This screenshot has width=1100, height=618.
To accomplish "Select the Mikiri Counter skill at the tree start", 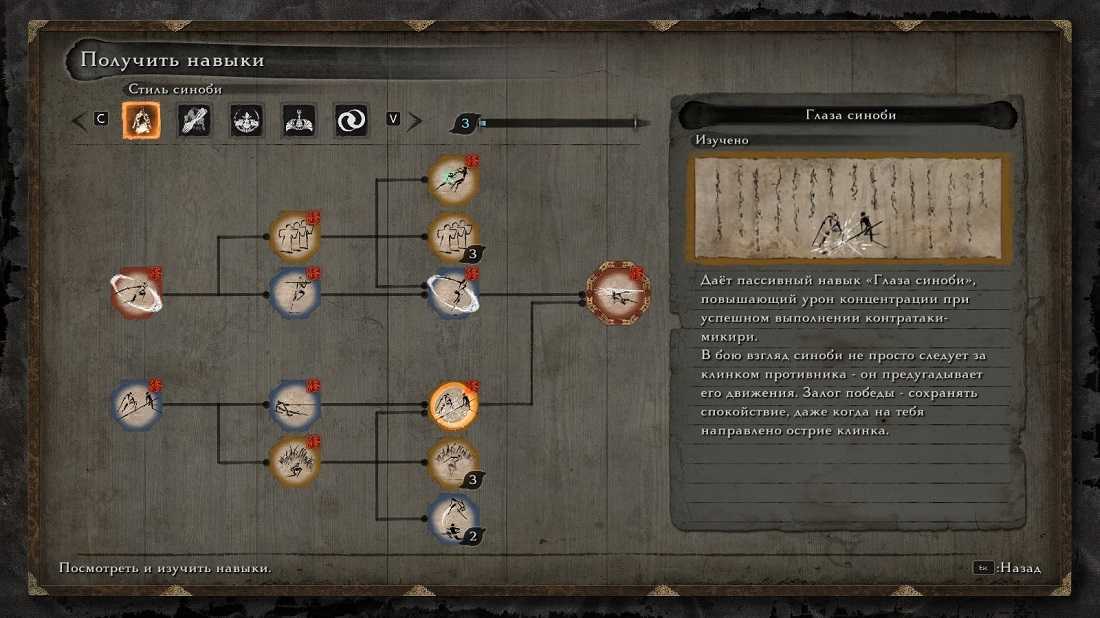I will pos(136,405).
